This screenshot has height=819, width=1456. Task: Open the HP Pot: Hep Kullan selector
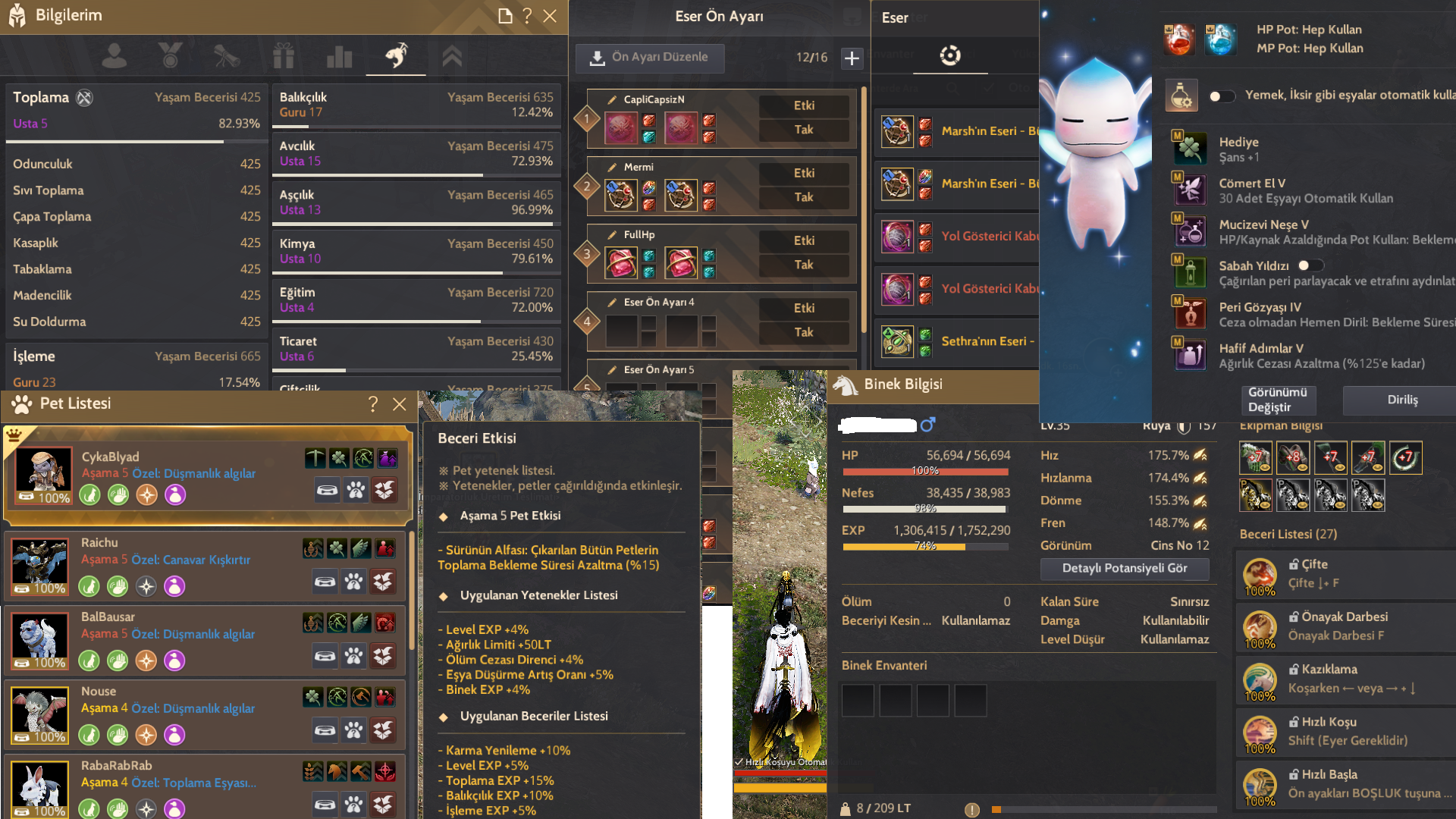[x=1178, y=39]
